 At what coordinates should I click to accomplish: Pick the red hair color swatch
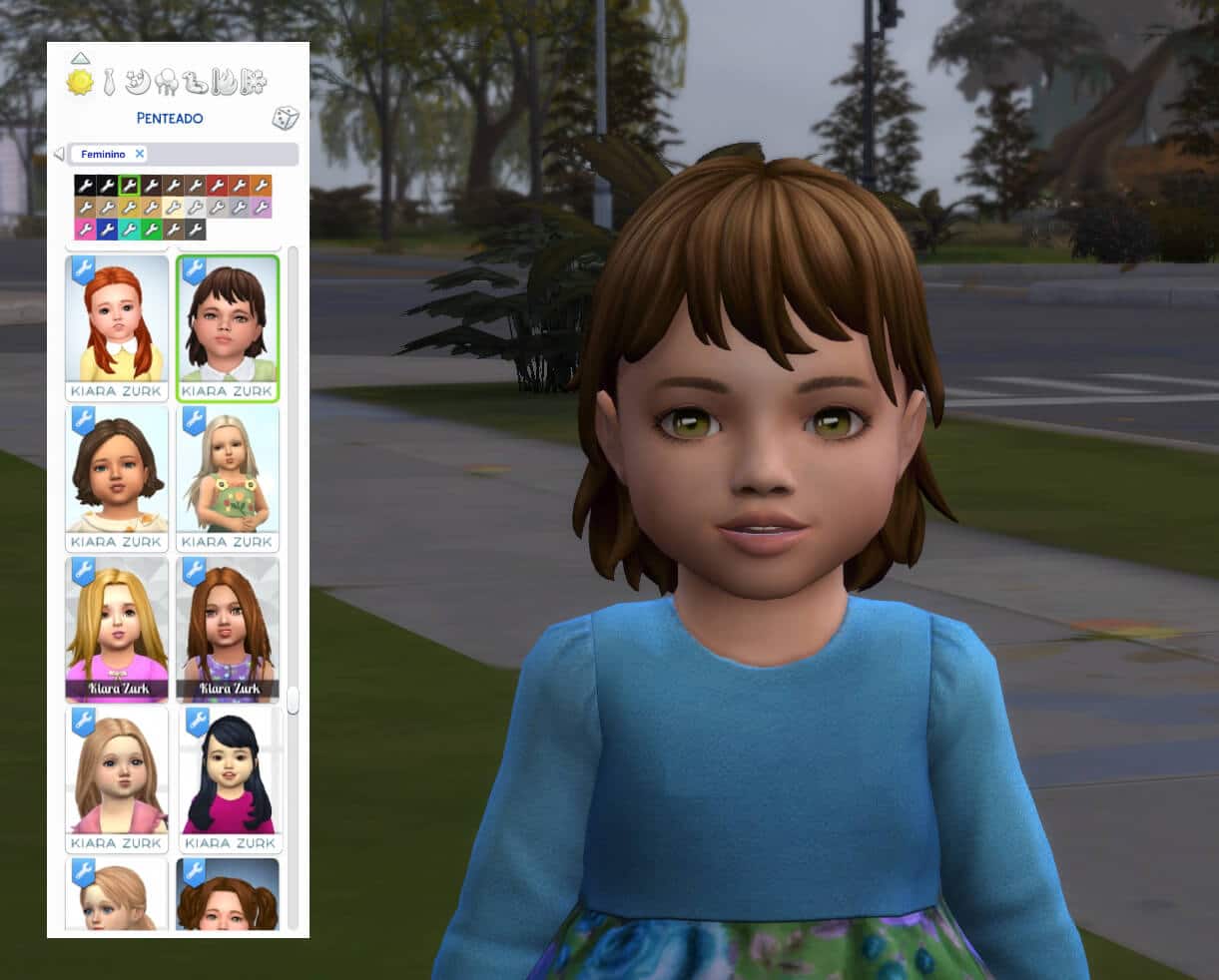tap(217, 186)
